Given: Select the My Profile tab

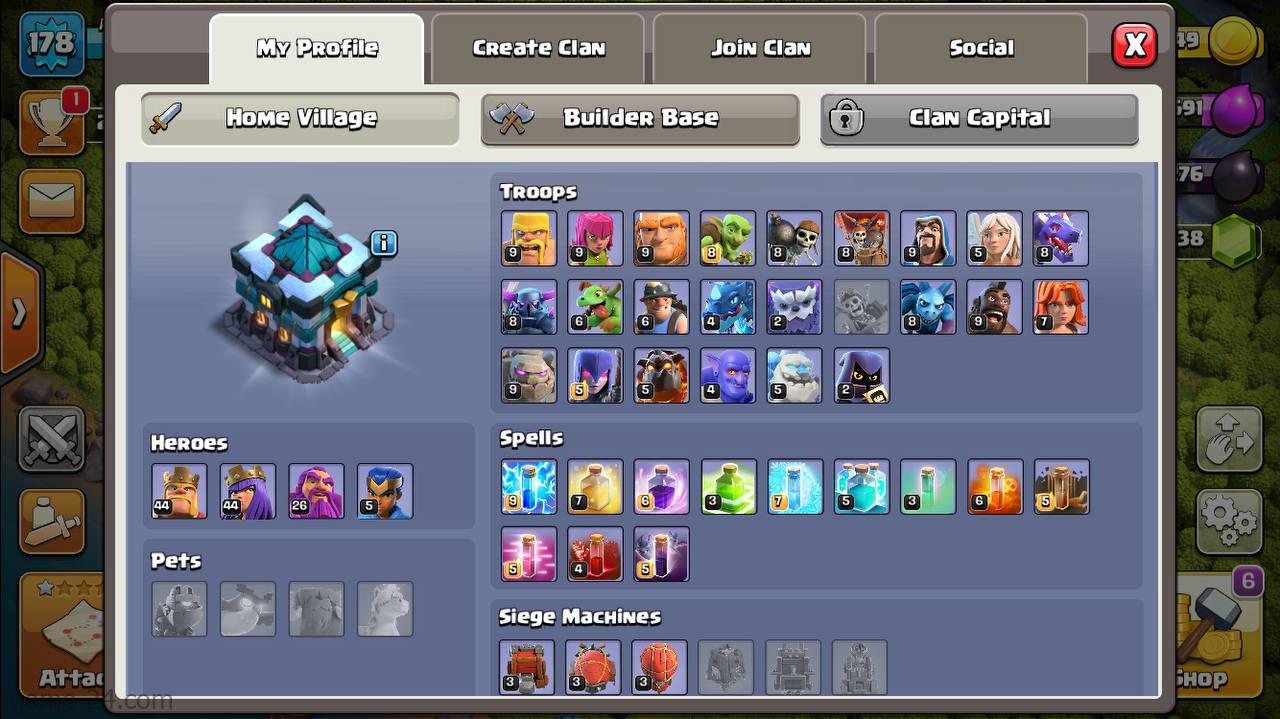Looking at the screenshot, I should [317, 48].
